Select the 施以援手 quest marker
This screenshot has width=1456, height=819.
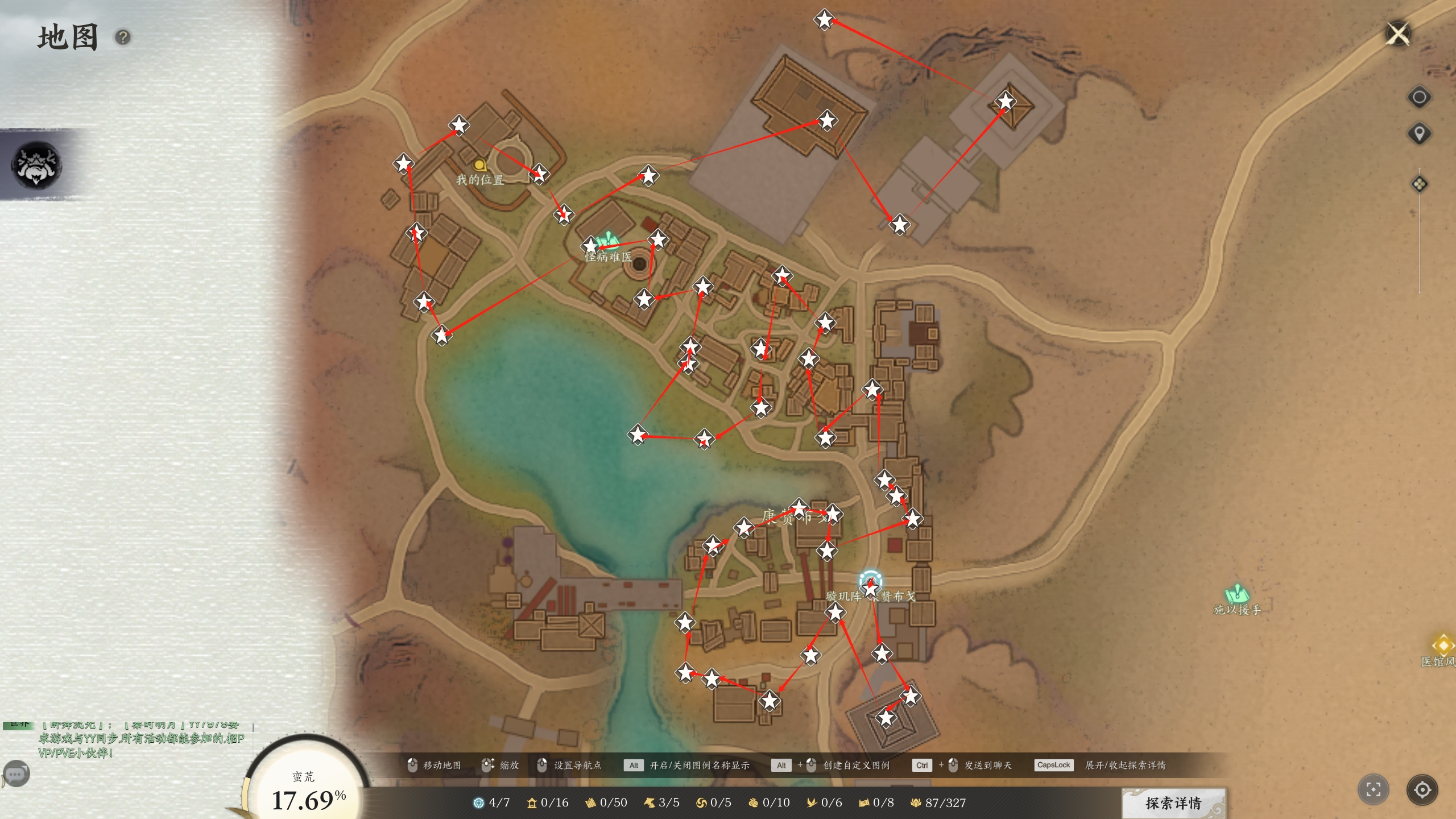[x=1236, y=594]
